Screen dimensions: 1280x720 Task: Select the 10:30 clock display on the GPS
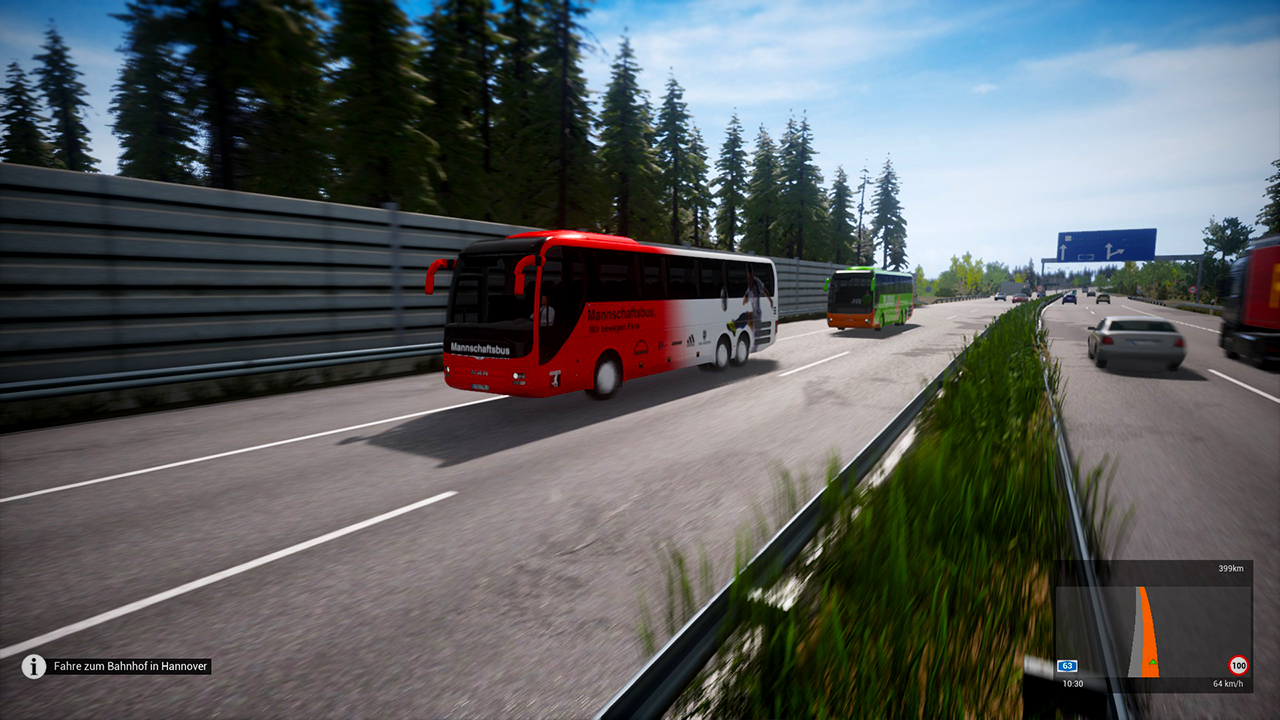tap(1072, 683)
